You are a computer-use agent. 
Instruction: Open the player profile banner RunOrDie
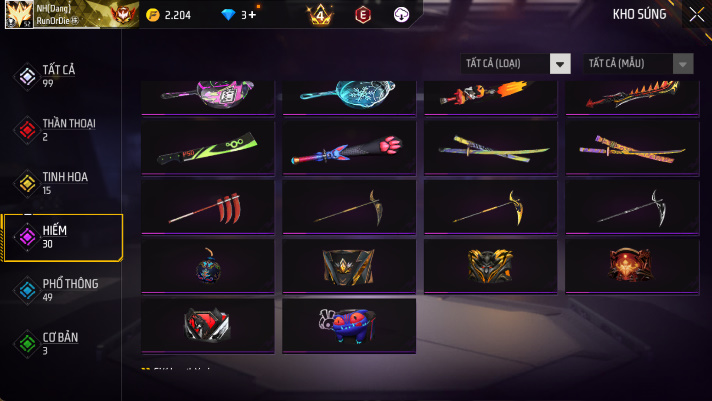pos(66,14)
